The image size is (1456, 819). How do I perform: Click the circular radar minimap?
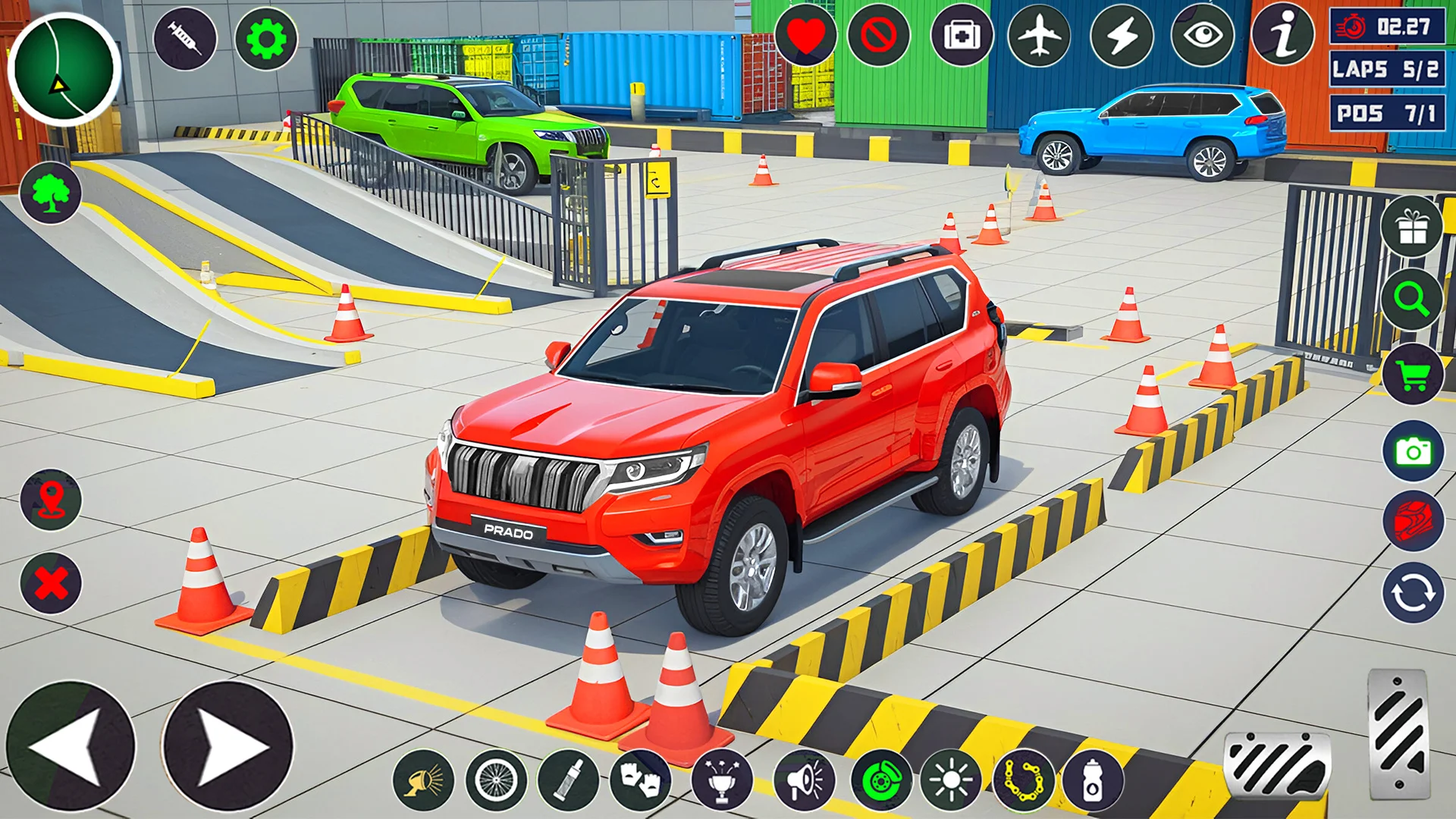click(64, 69)
